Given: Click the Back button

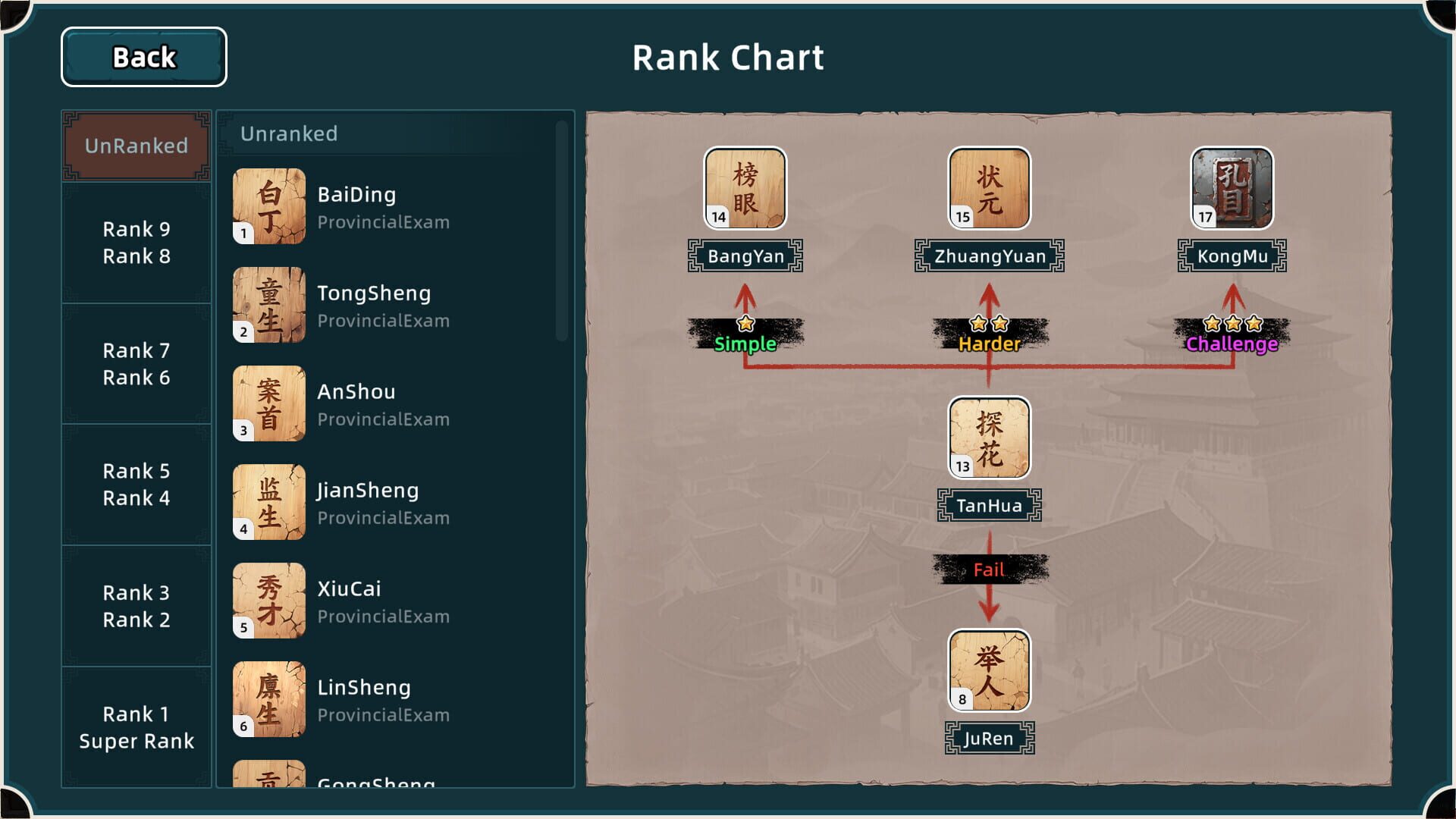Looking at the screenshot, I should [x=143, y=57].
